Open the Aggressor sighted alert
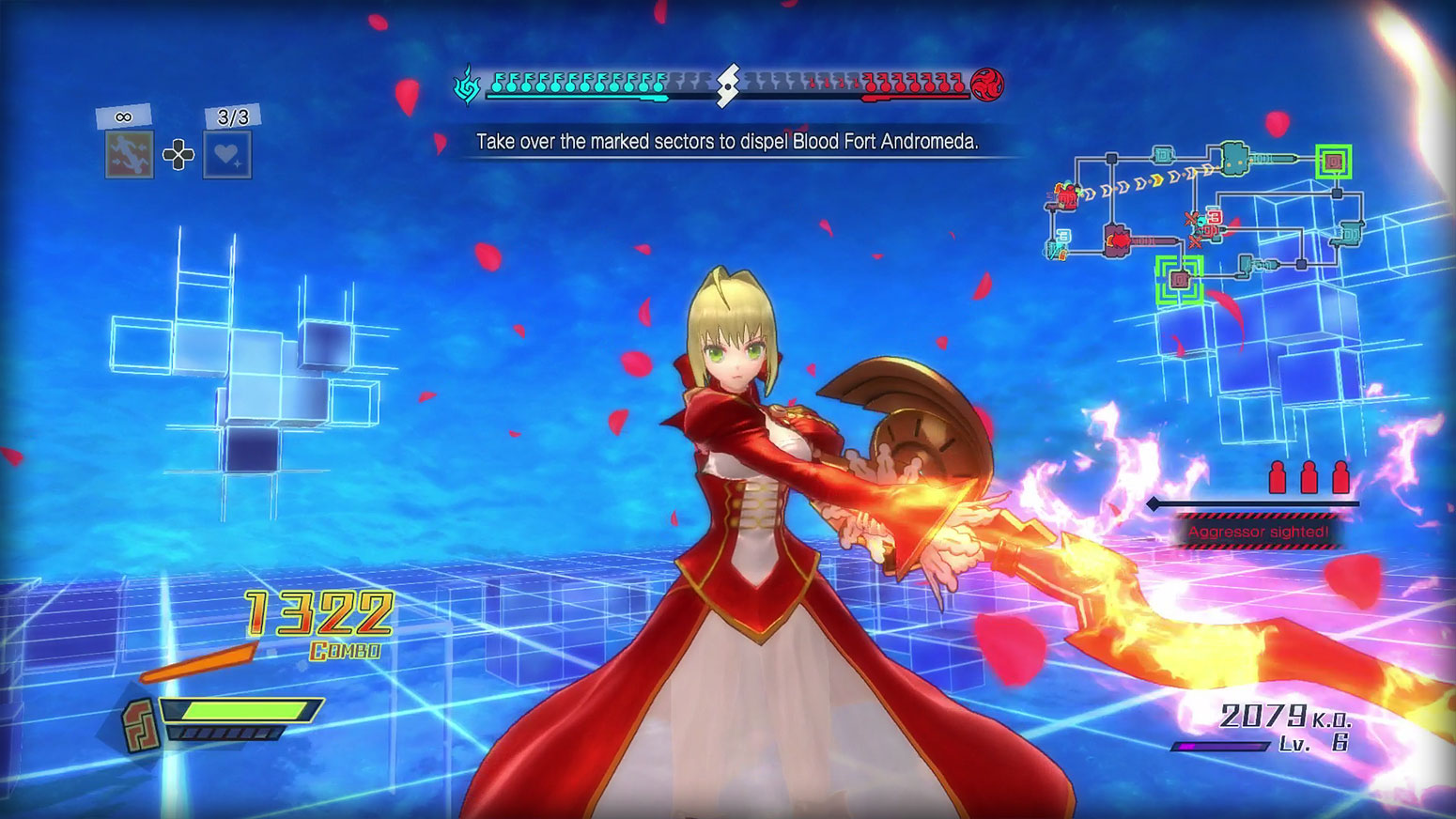Screen dimensions: 1456x819 click(x=1257, y=532)
